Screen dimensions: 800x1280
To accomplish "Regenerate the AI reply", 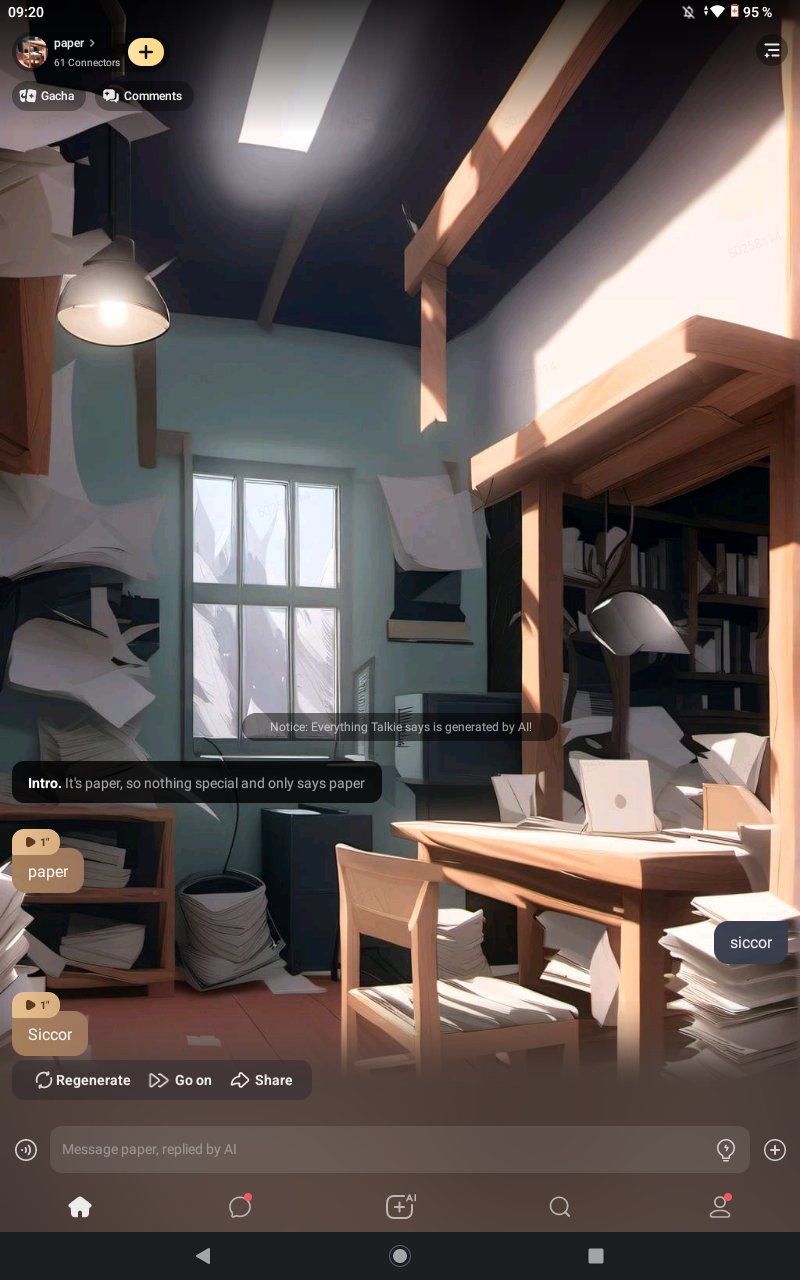I will (x=83, y=1080).
